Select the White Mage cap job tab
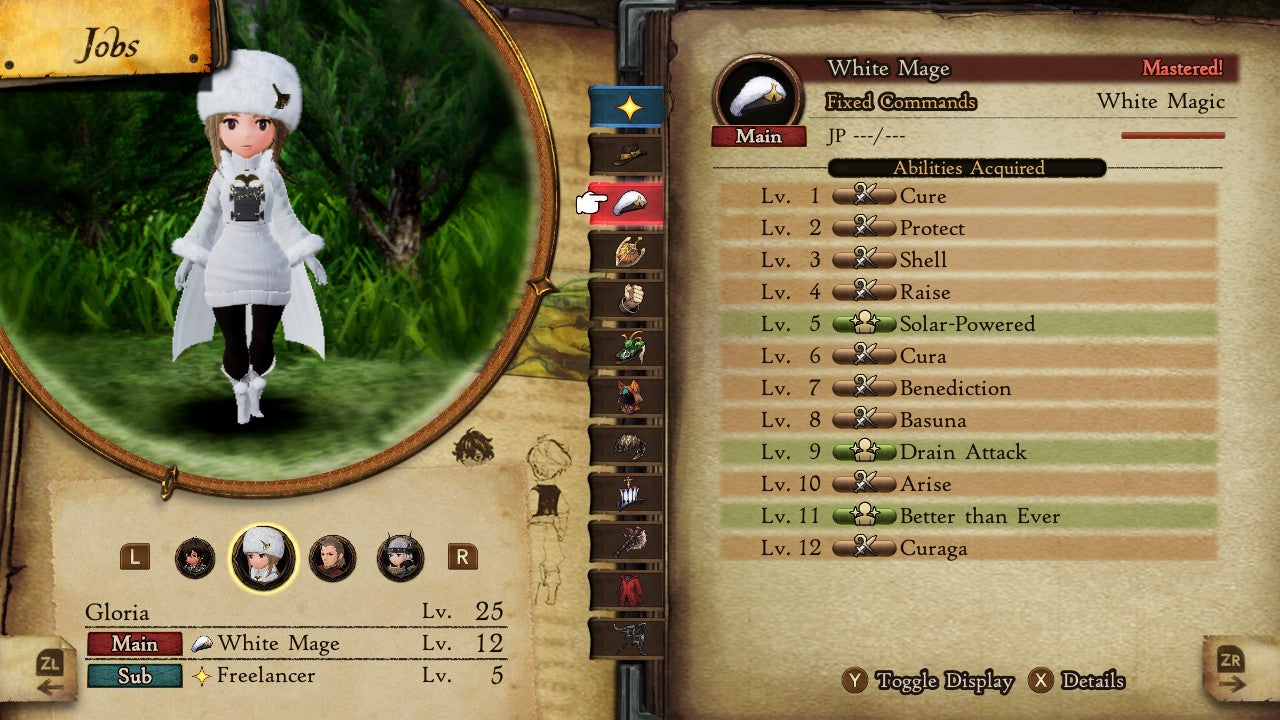The height and width of the screenshot is (720, 1280). [x=627, y=203]
